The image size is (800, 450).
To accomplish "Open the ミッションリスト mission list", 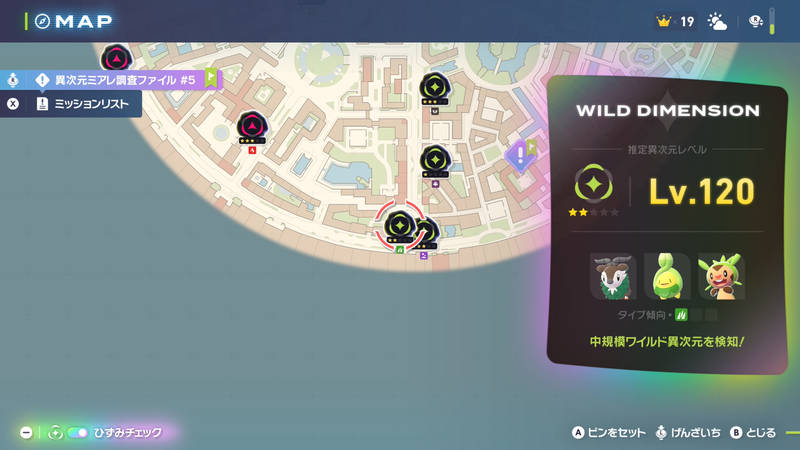I will click(x=88, y=103).
